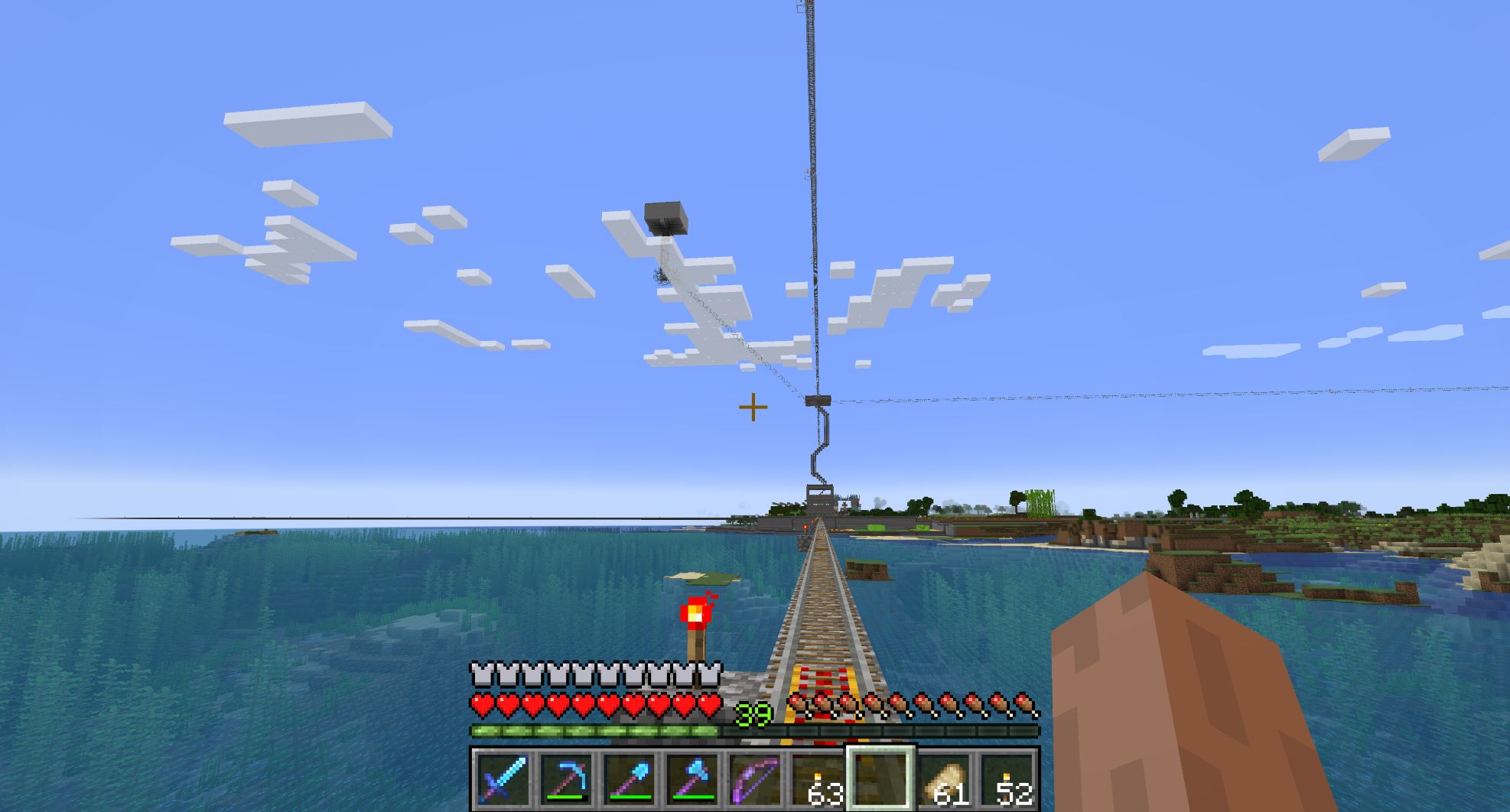Click the highlighted empty hotbar slot

(x=880, y=778)
